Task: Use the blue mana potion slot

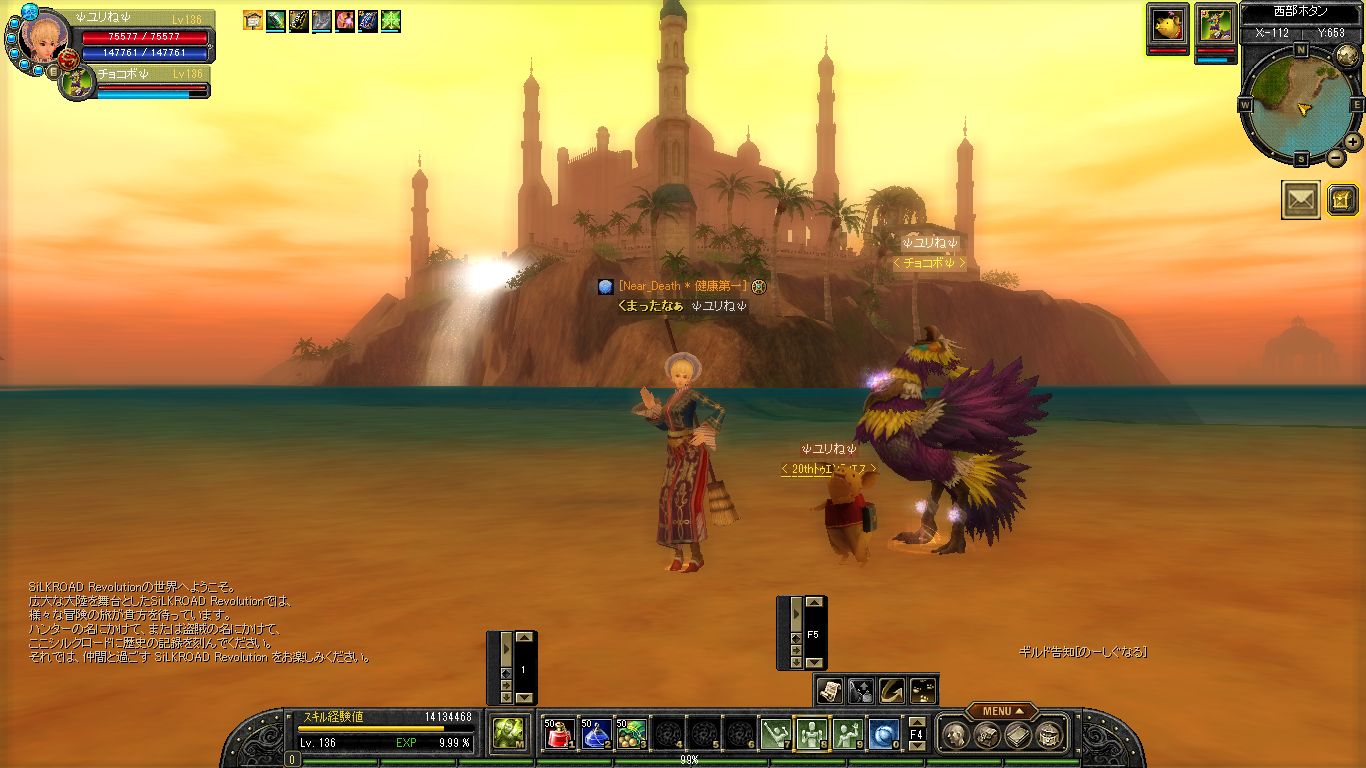Action: click(x=595, y=735)
